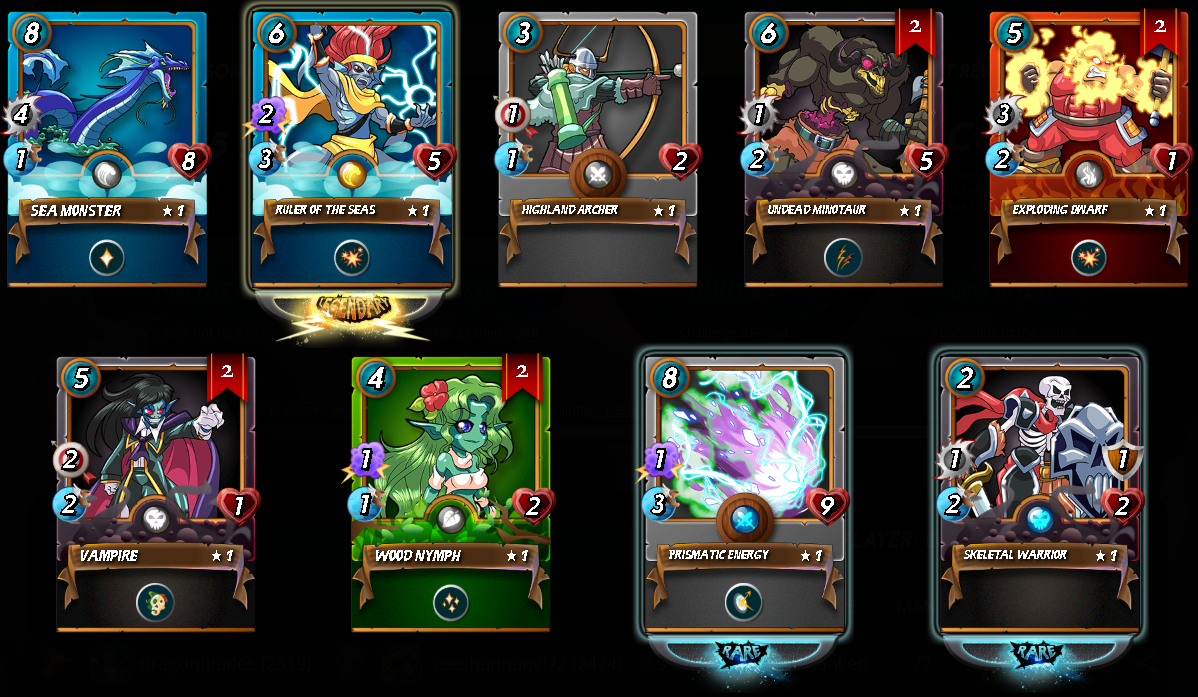Click Undead Minotaur's double strike ability icon
Screen dimensions: 1198x697
pos(842,258)
